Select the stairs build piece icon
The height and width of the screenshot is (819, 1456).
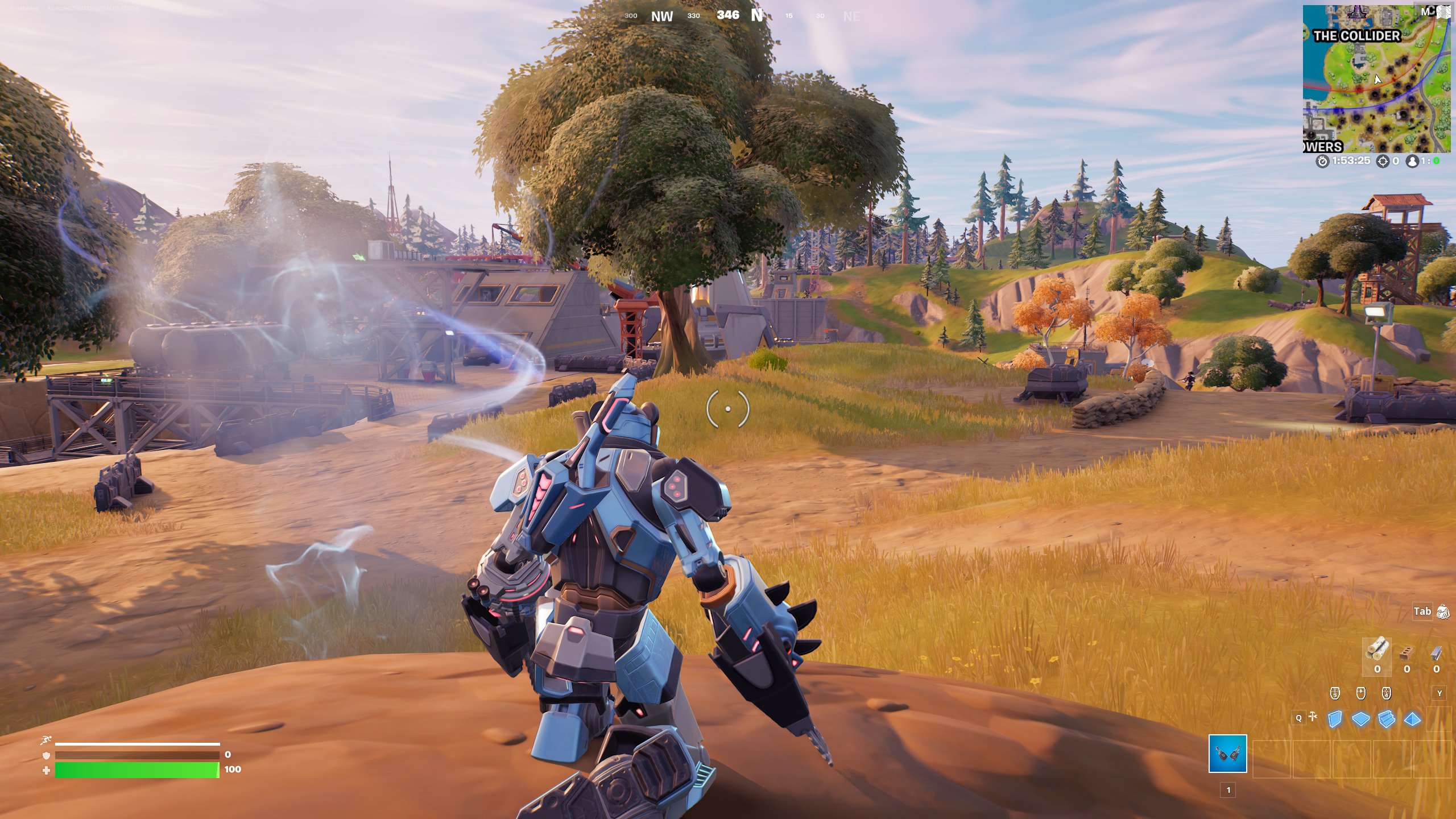[x=1387, y=718]
